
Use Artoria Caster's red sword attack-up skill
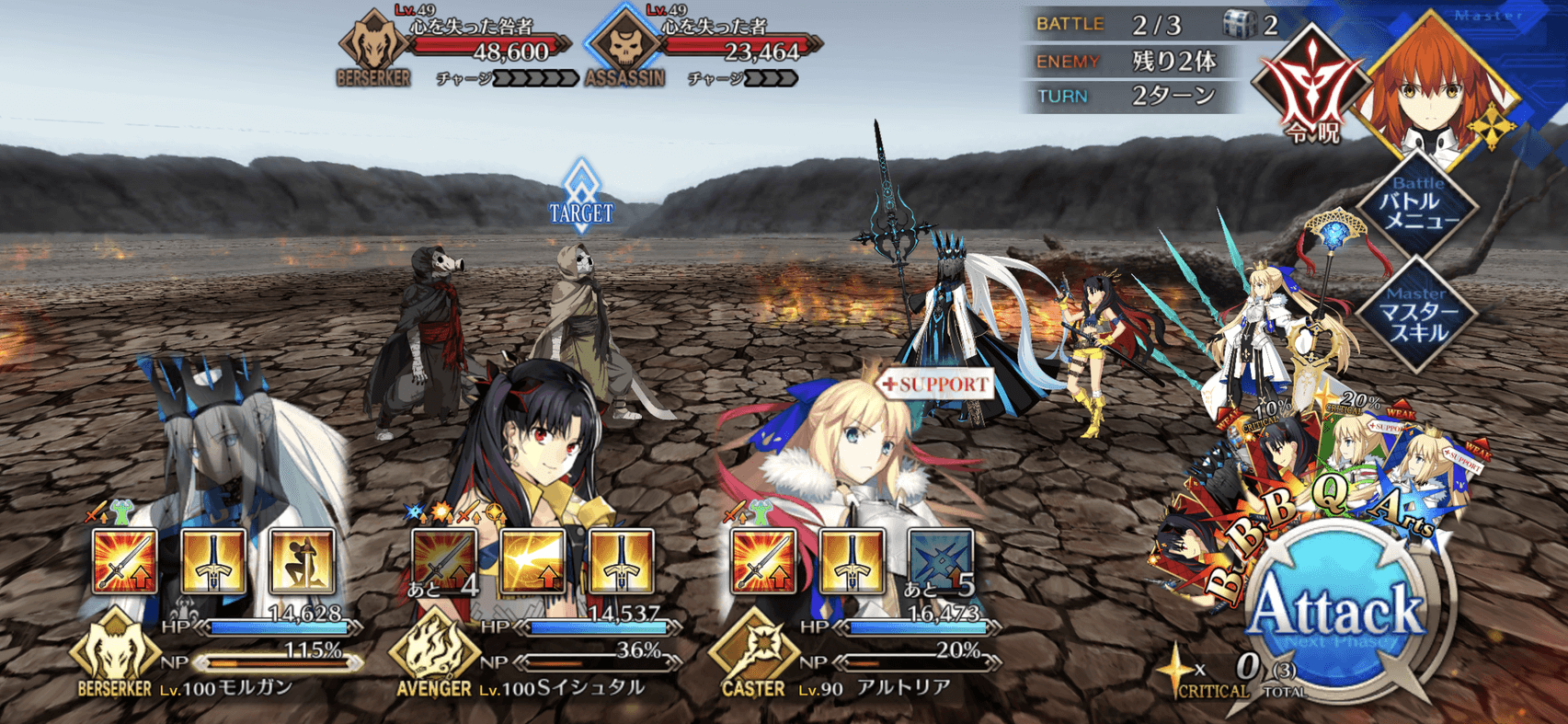[763, 560]
